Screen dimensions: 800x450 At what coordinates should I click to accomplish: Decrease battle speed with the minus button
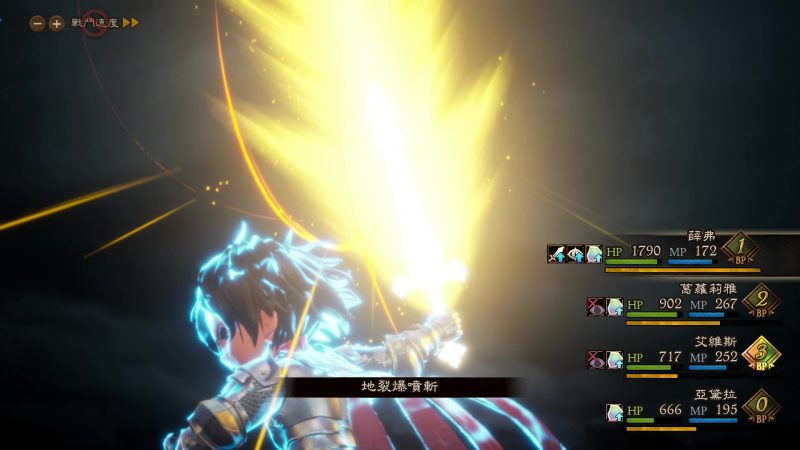tap(37, 23)
